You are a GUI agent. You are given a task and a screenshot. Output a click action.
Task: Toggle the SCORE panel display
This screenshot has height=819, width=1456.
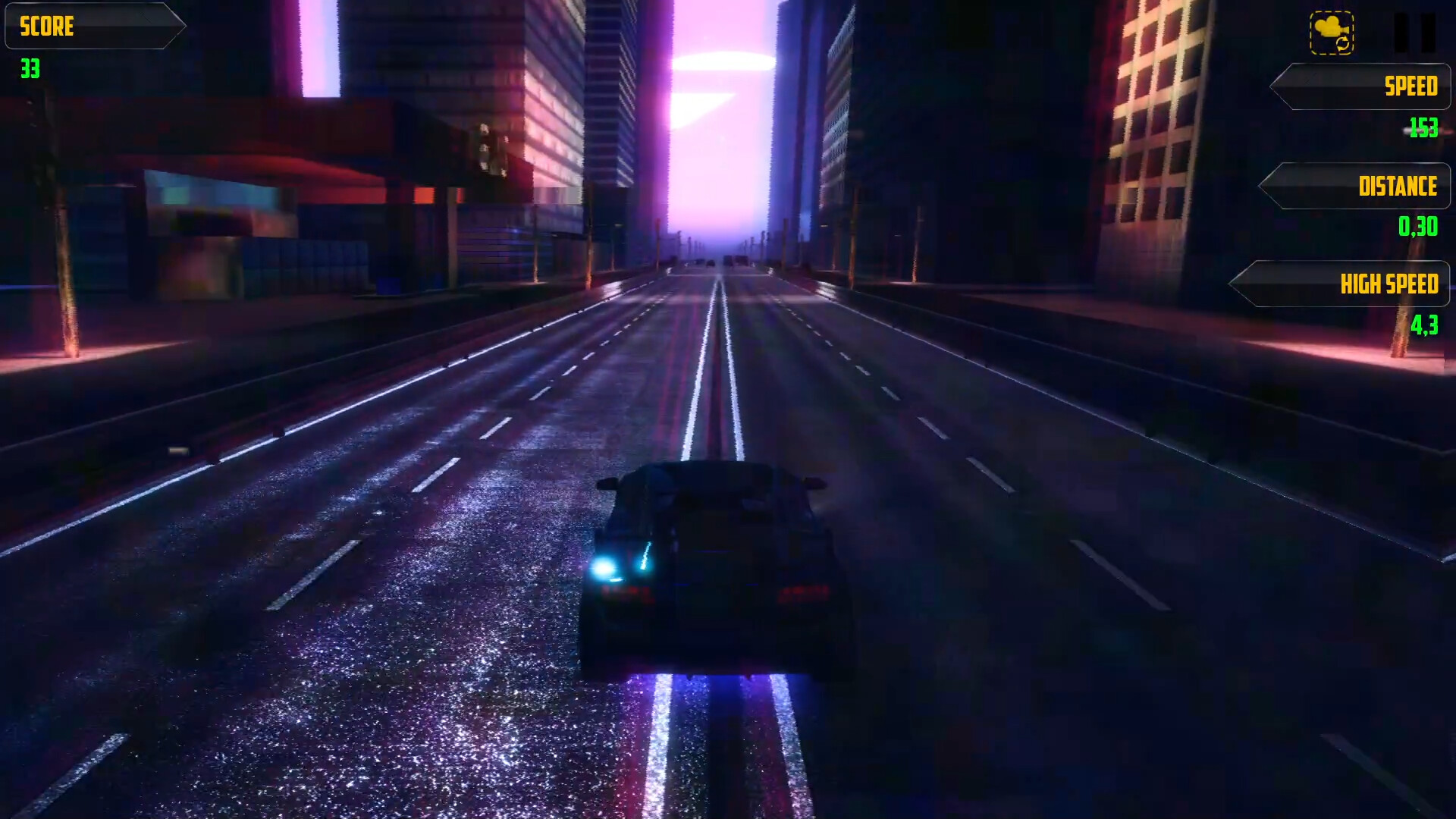click(x=95, y=27)
